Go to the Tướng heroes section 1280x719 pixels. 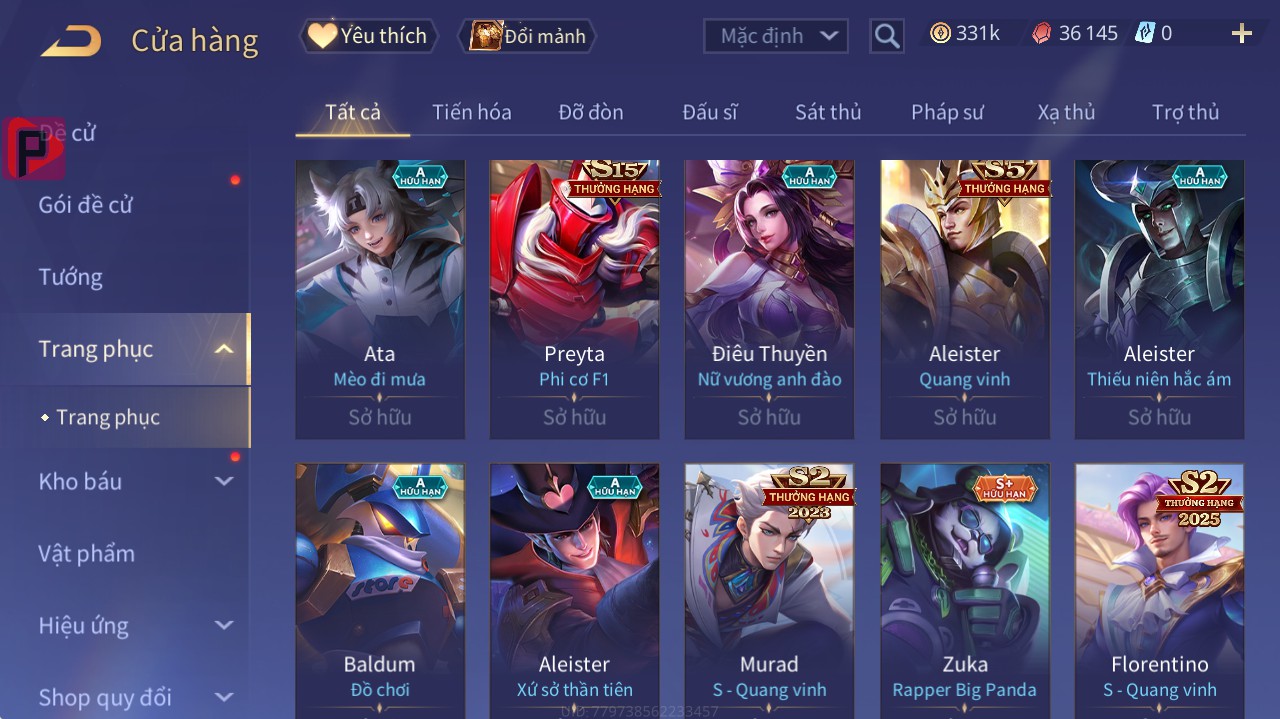71,277
